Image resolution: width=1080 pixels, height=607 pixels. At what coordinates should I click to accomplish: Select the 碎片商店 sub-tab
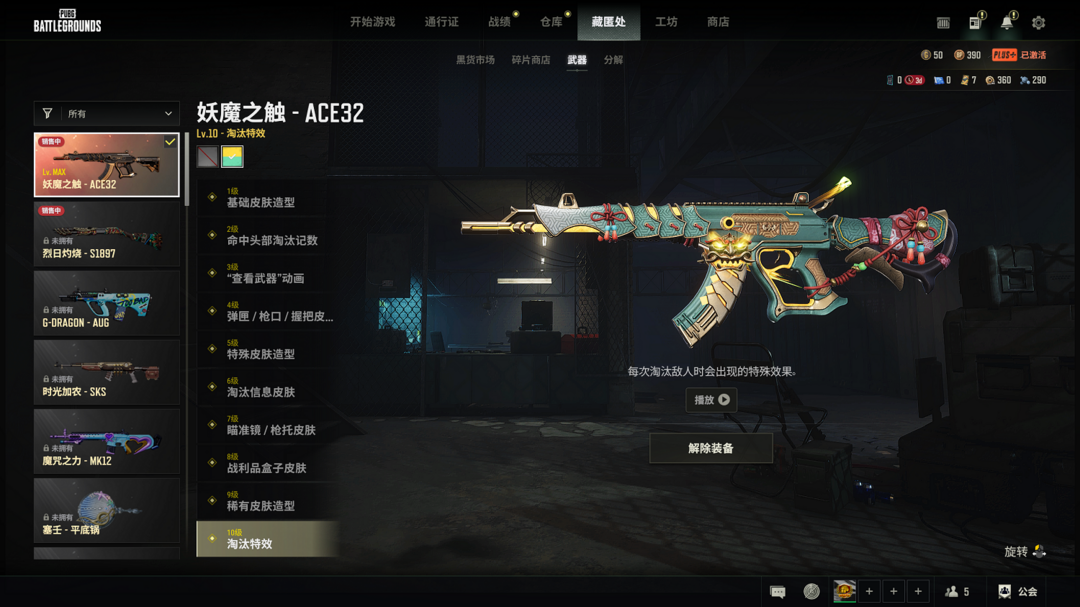[x=531, y=60]
